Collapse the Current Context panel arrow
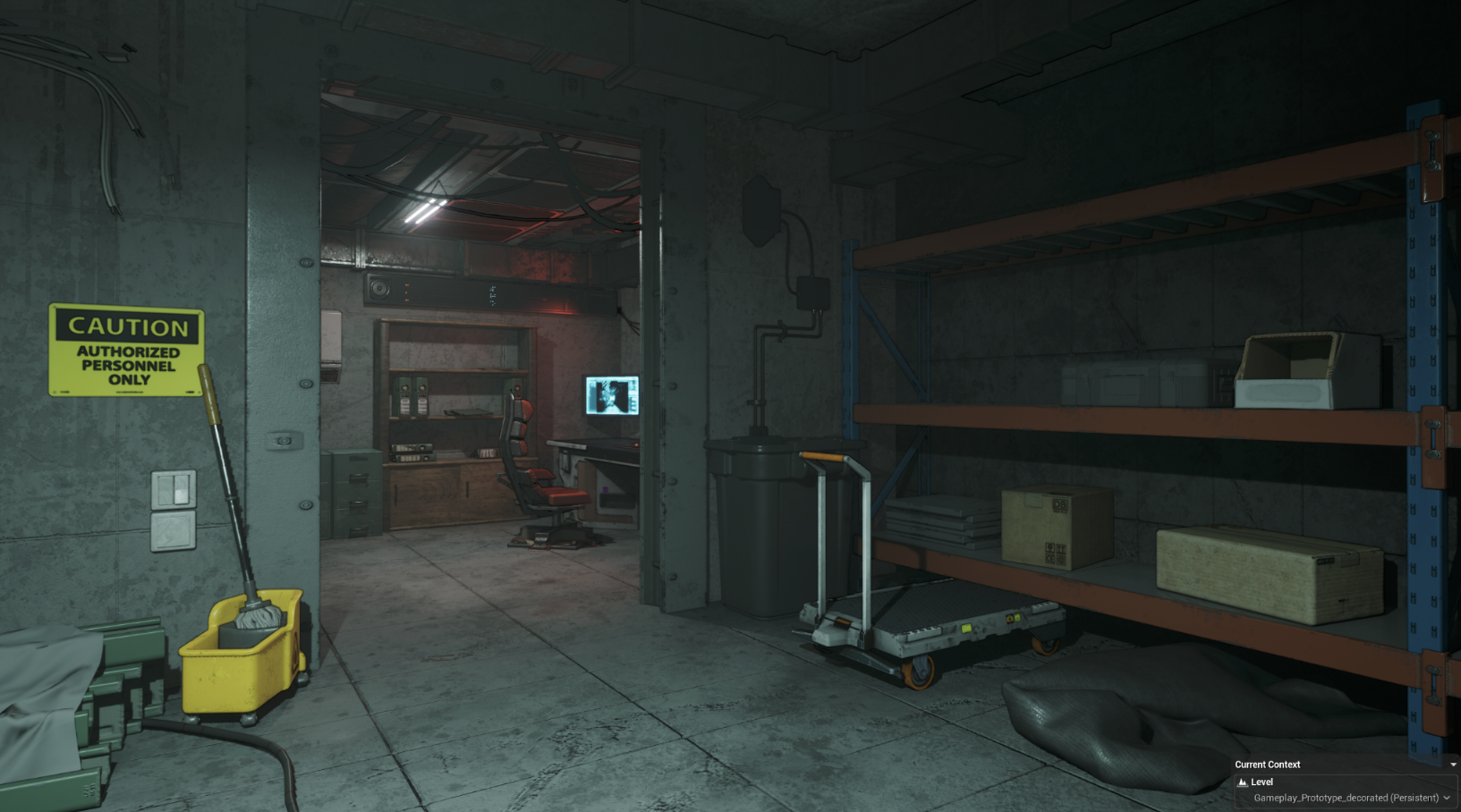 (x=1452, y=765)
